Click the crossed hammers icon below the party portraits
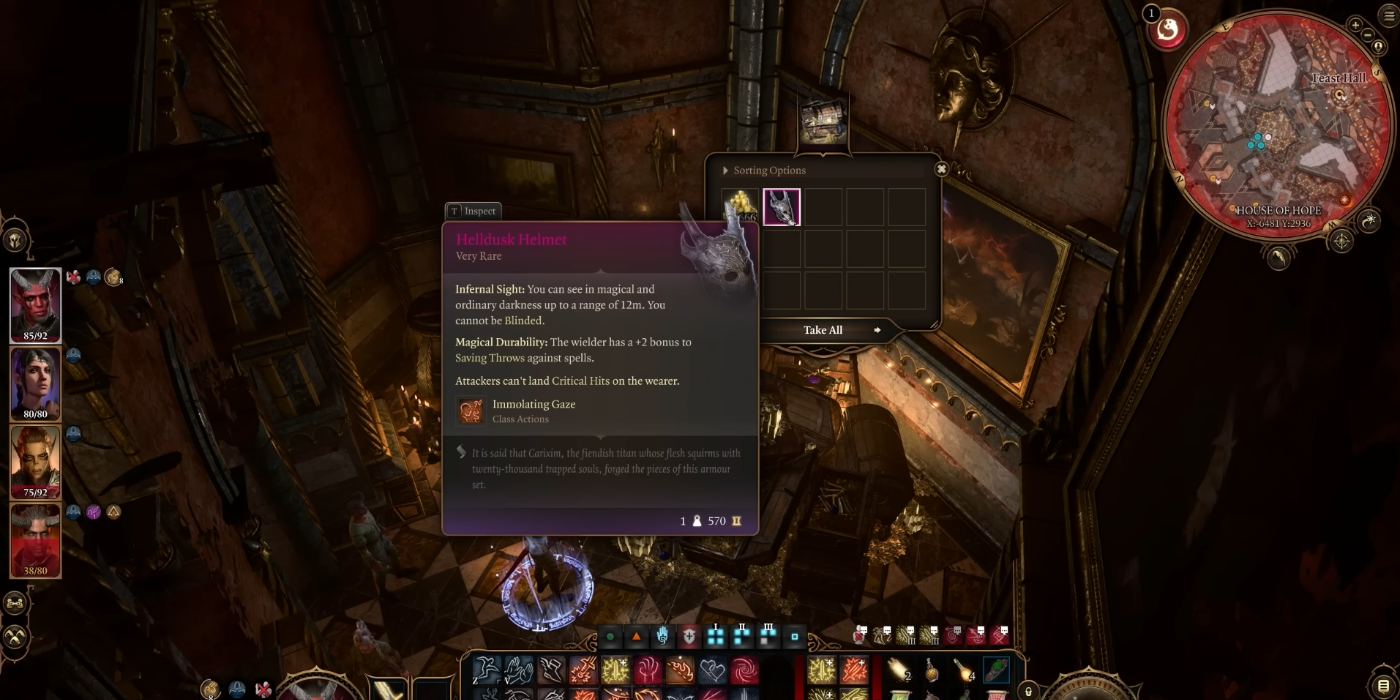This screenshot has height=700, width=1400. [x=15, y=635]
